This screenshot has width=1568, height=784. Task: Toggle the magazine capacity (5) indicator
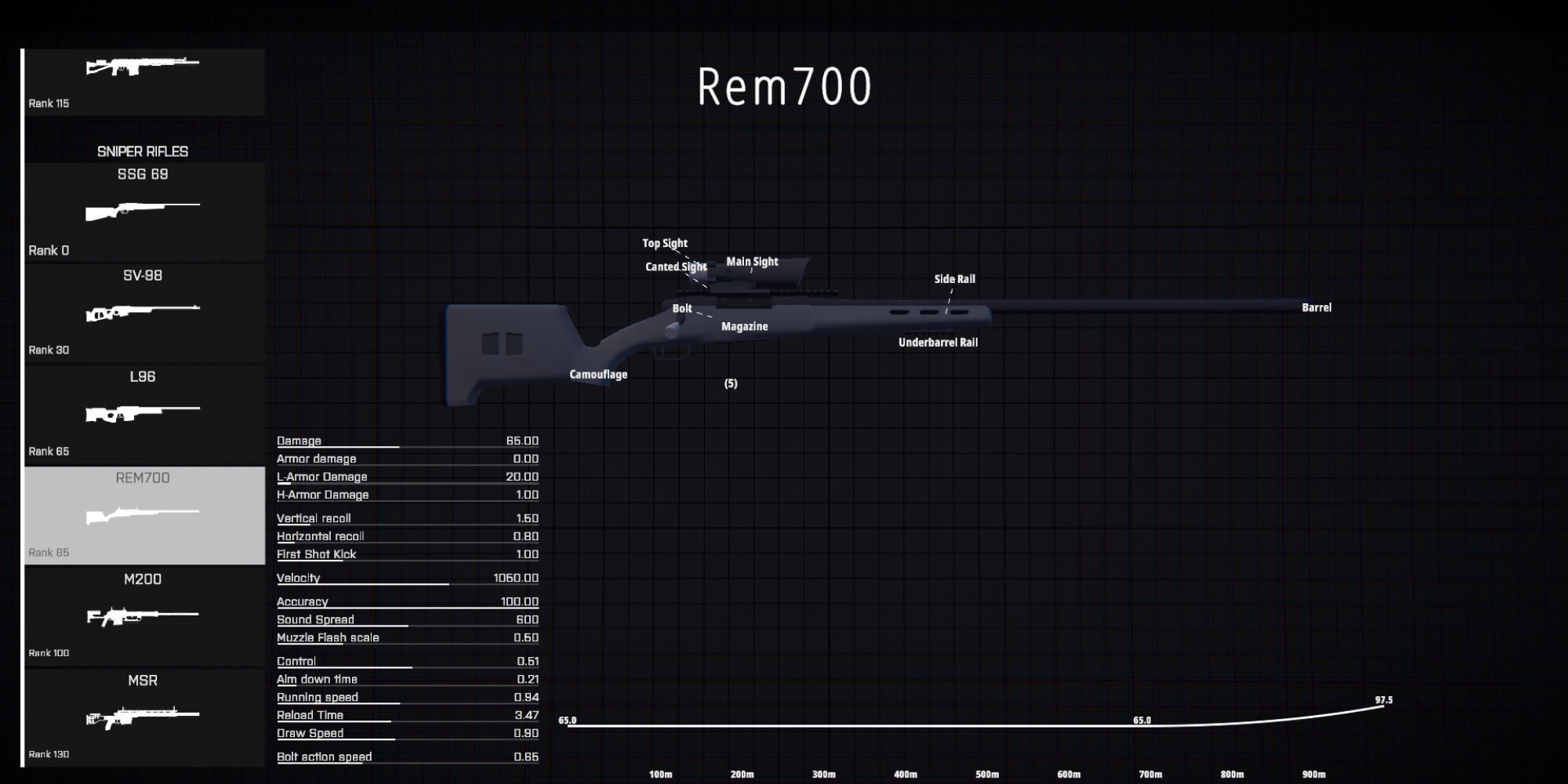click(730, 383)
